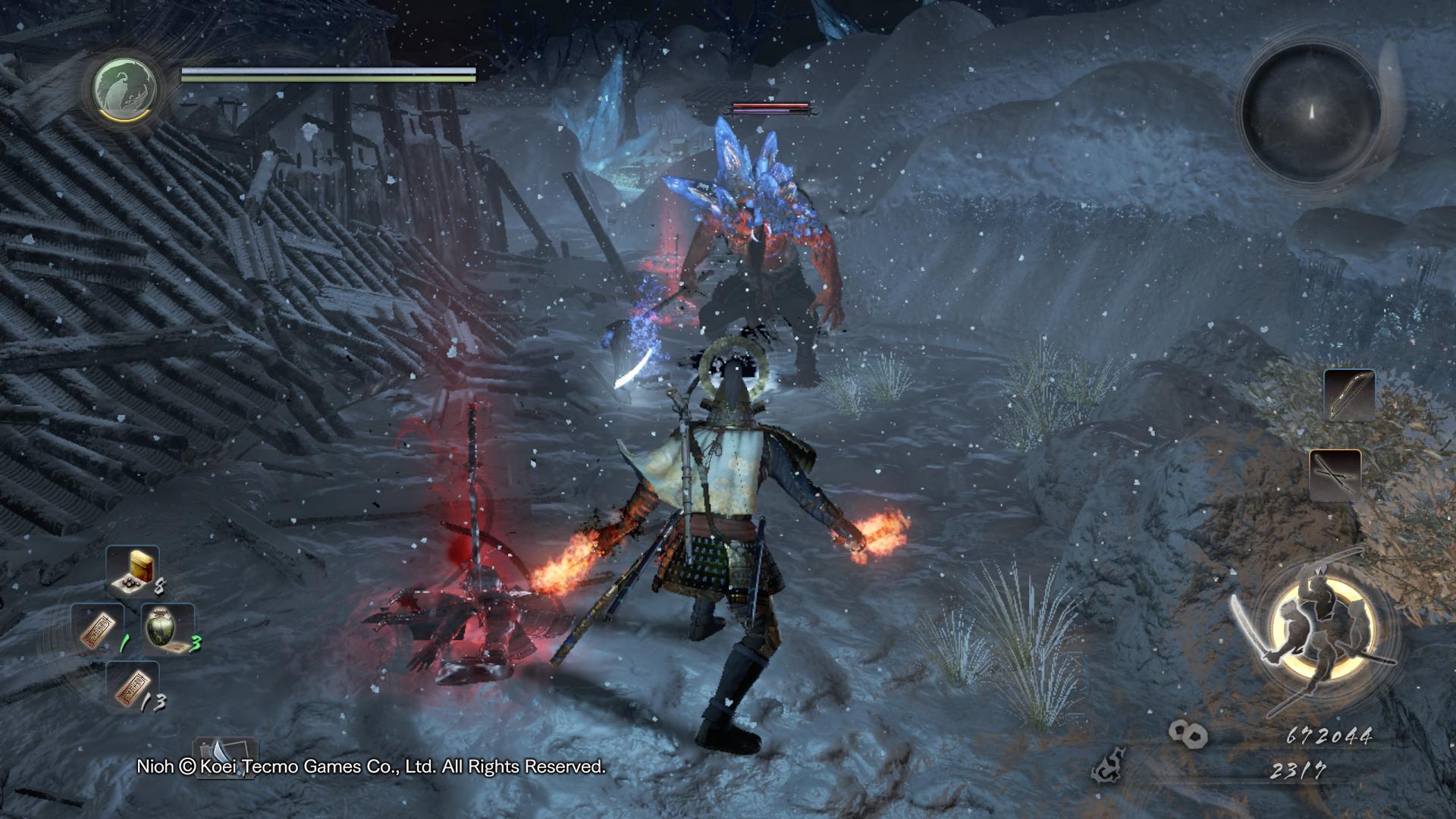Screen dimensions: 1456x819
Task: Click the guardian spirit emblem
Action: (125, 86)
